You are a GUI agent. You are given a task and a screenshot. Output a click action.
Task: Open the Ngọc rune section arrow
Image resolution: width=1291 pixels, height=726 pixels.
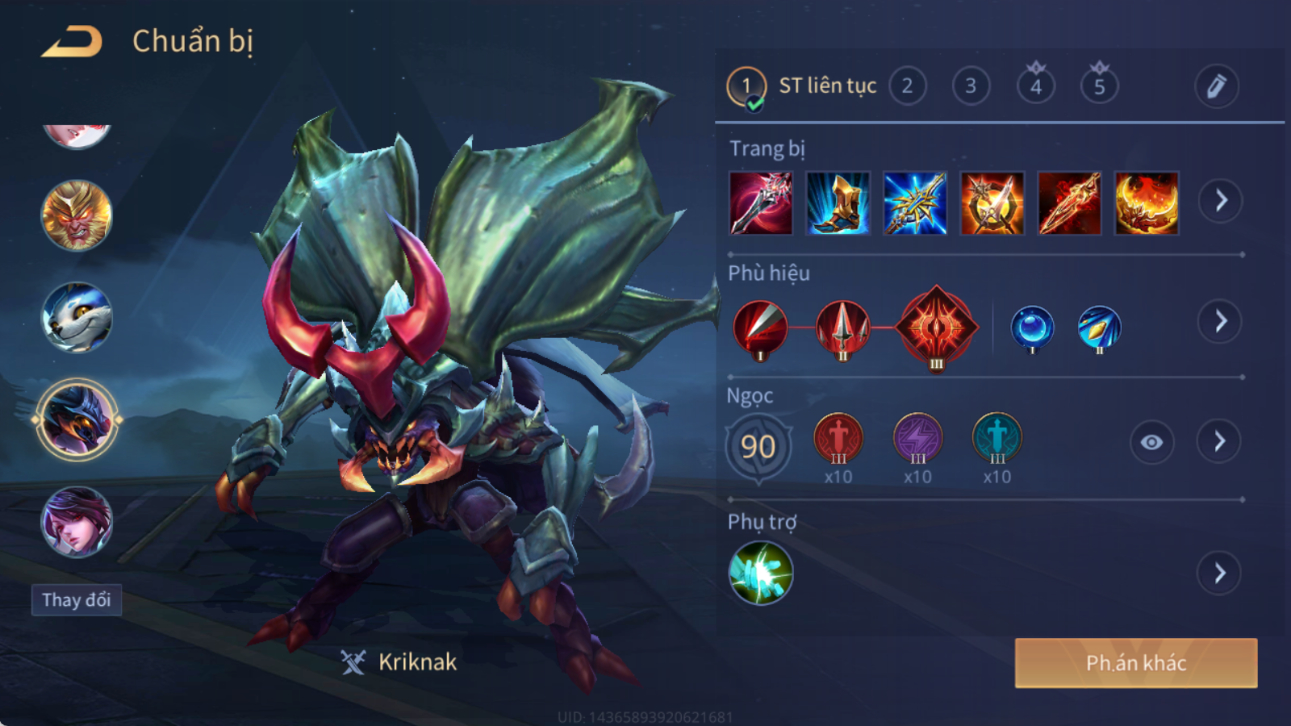click(1219, 442)
